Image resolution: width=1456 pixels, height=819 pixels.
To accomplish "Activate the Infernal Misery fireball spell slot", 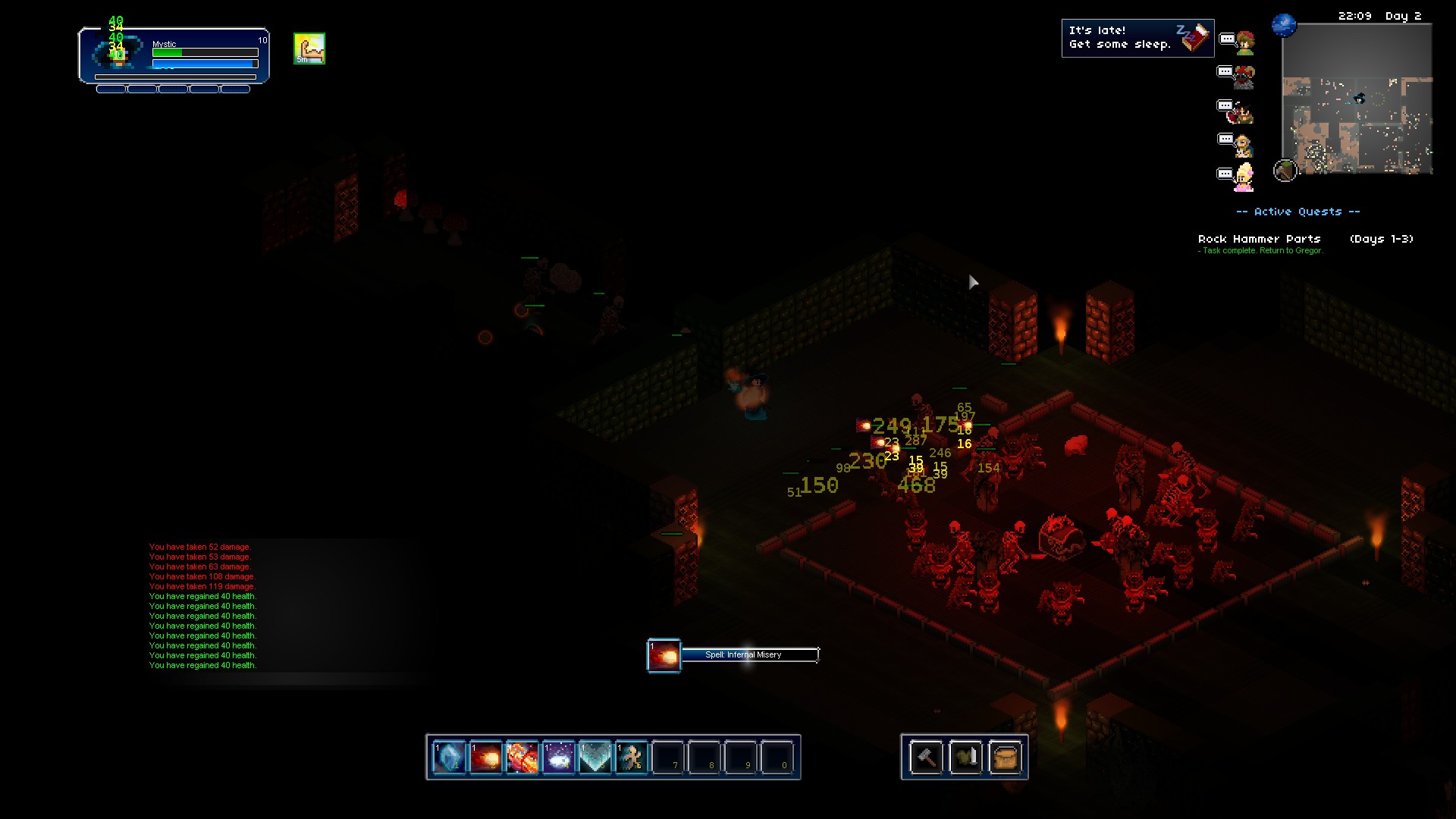I will (485, 757).
